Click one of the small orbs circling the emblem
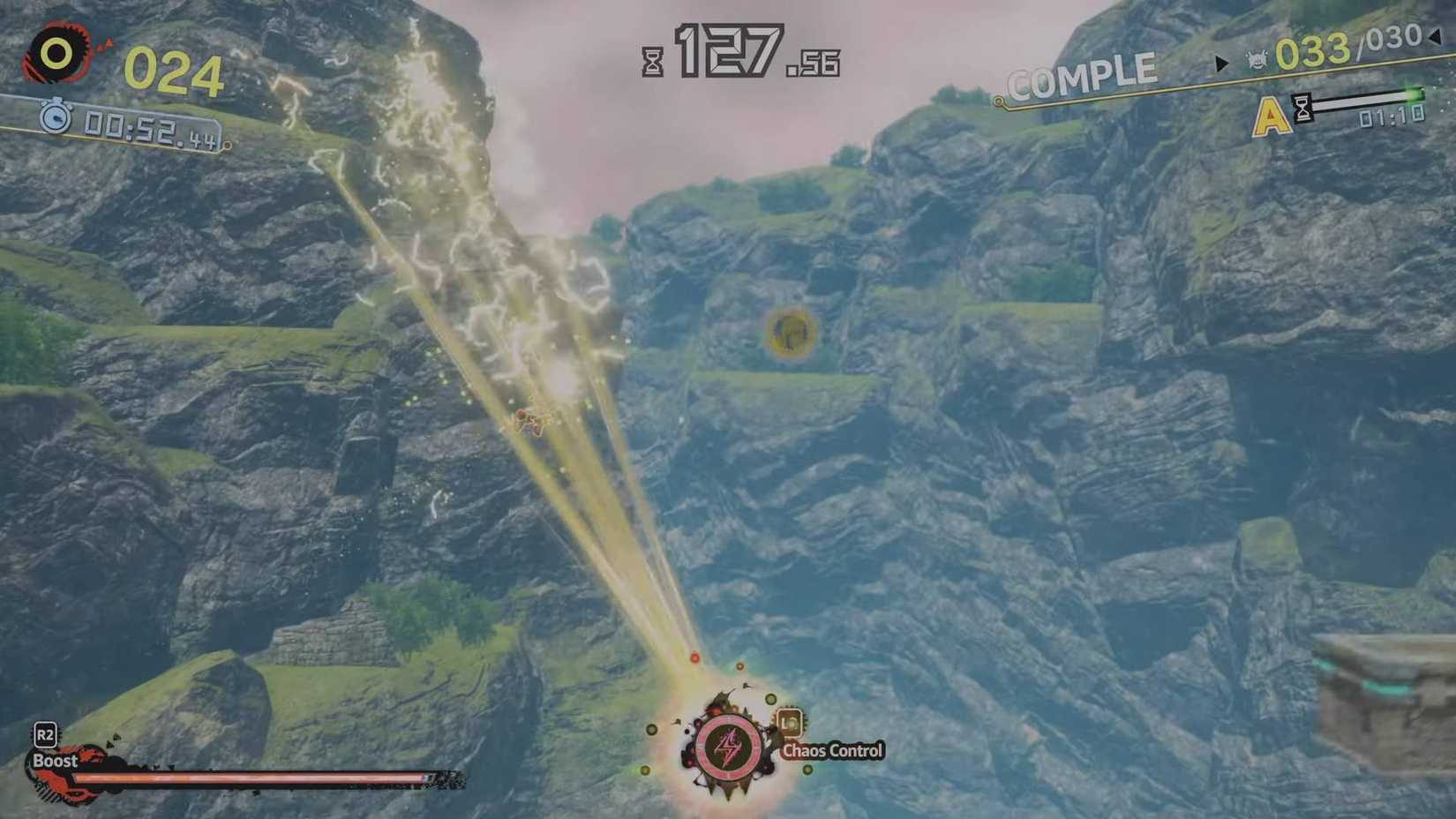Image resolution: width=1456 pixels, height=819 pixels. pos(771,698)
